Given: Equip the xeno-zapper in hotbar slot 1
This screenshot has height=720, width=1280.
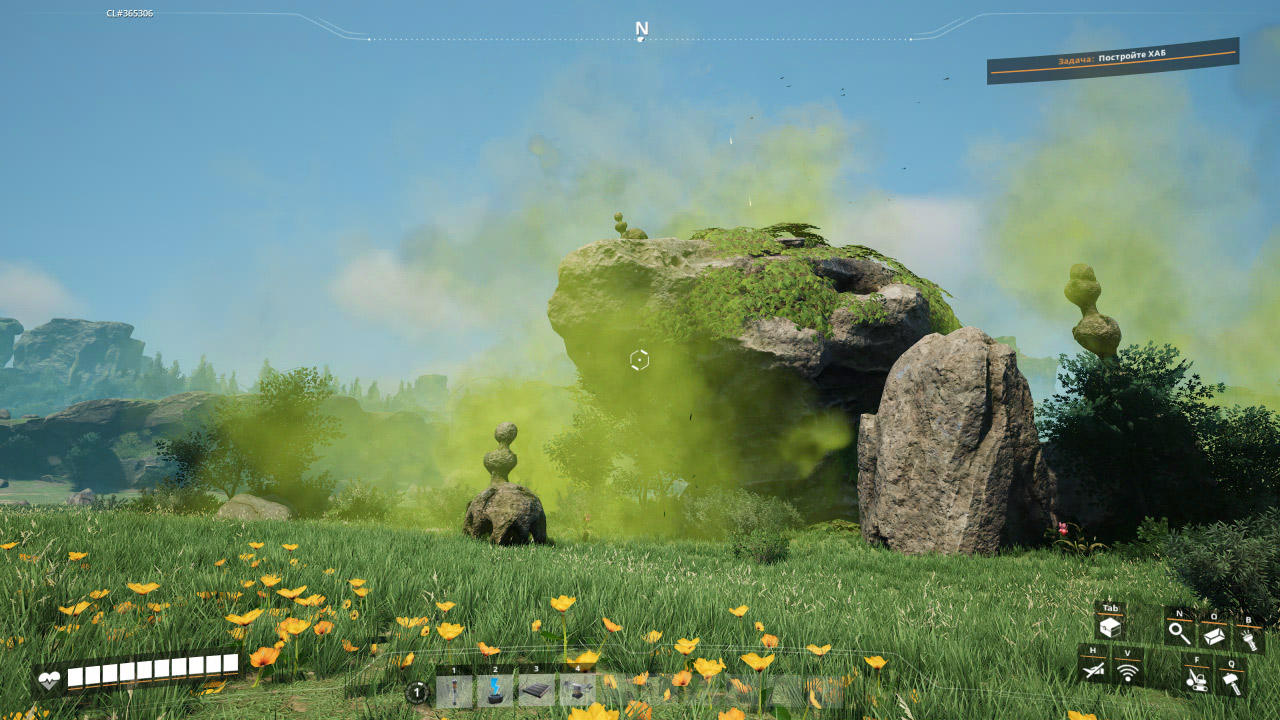Looking at the screenshot, I should click(x=454, y=691).
